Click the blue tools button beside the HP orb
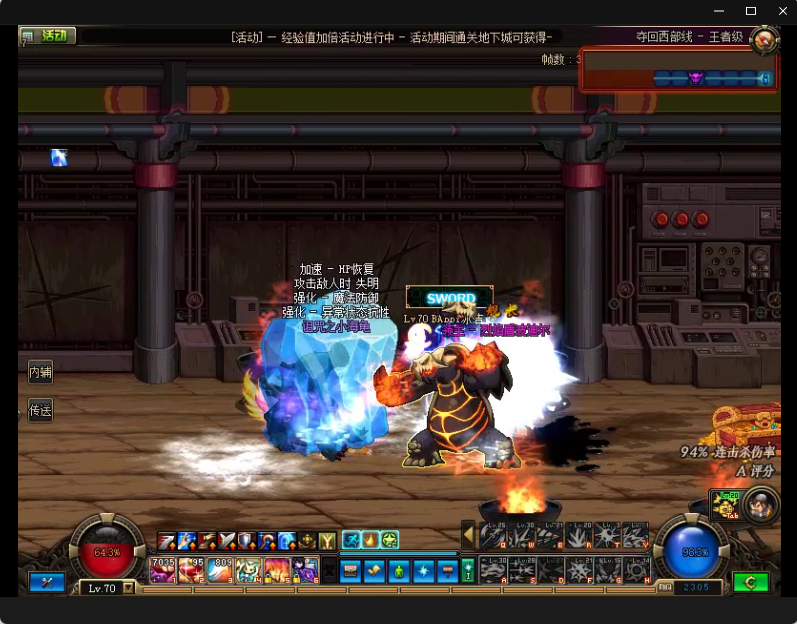Image resolution: width=797 pixels, height=624 pixels. [x=47, y=581]
